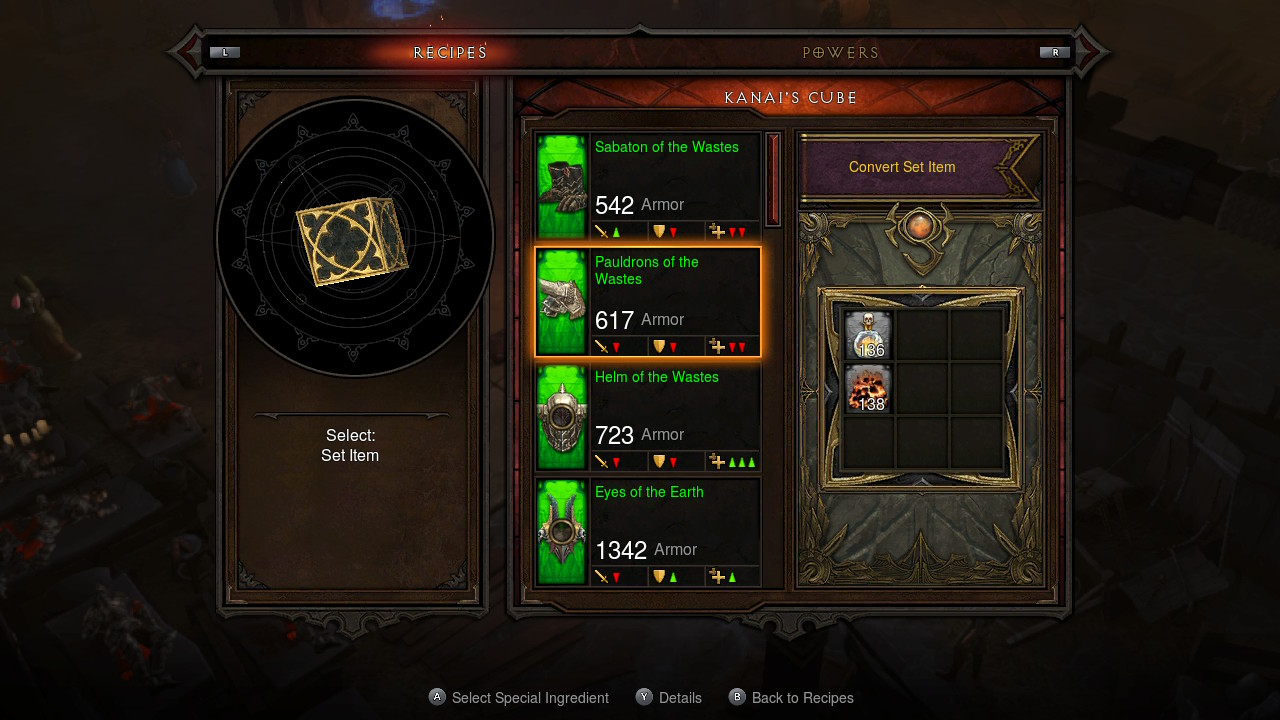Click the L shoulder button indicator
The image size is (1280, 720).
(224, 51)
